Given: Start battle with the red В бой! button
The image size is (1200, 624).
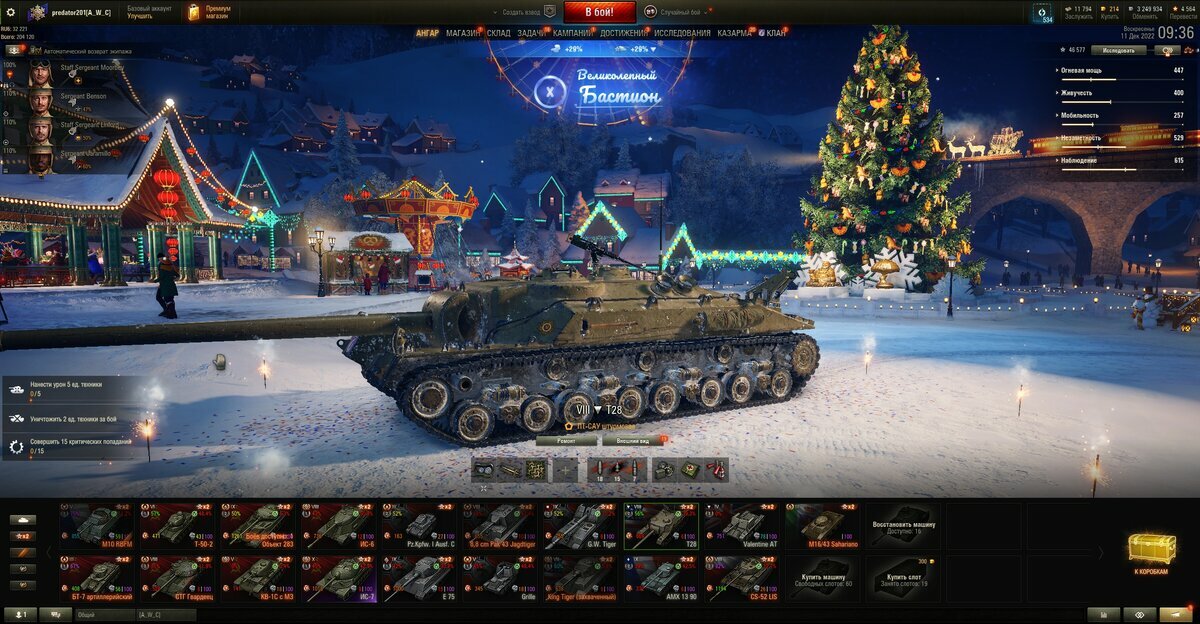Looking at the screenshot, I should [x=599, y=12].
